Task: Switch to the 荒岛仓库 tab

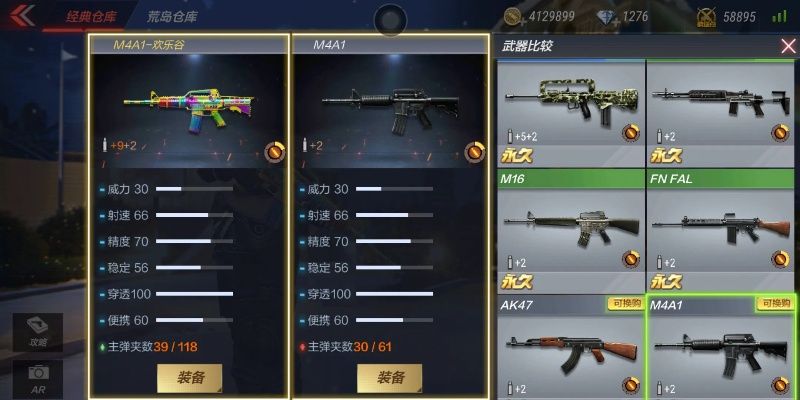Action: [172, 17]
